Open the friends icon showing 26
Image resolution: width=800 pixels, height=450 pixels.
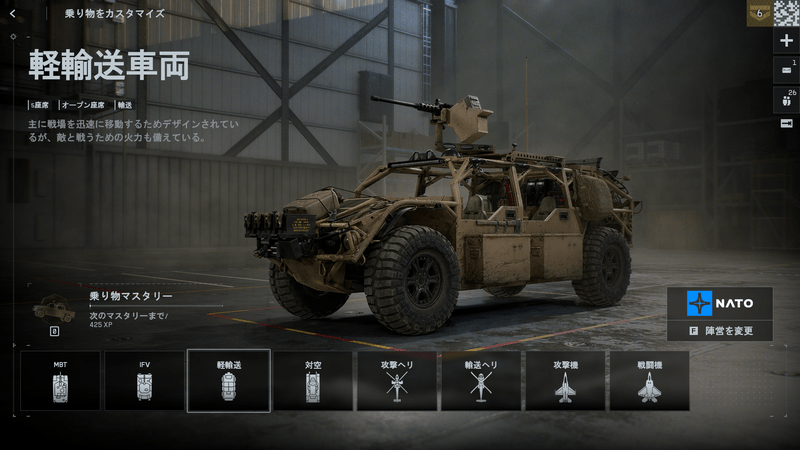(786, 98)
